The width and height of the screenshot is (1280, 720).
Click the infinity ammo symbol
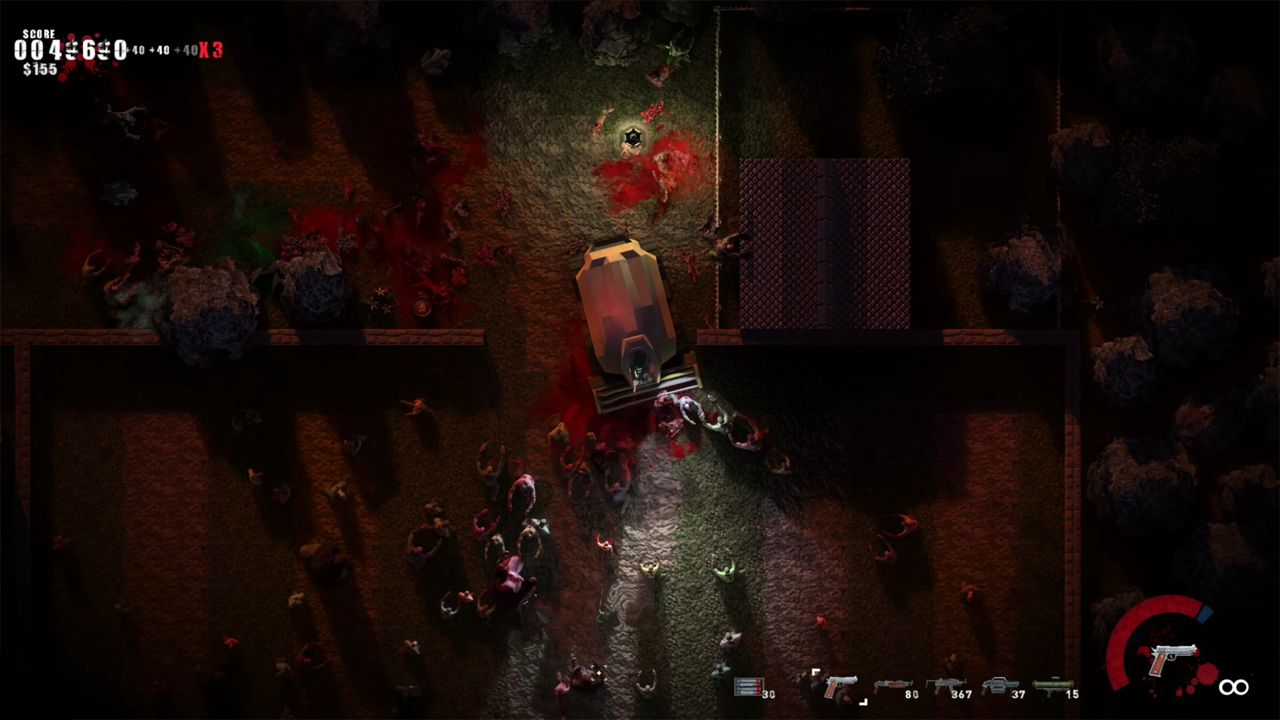[x=1233, y=687]
